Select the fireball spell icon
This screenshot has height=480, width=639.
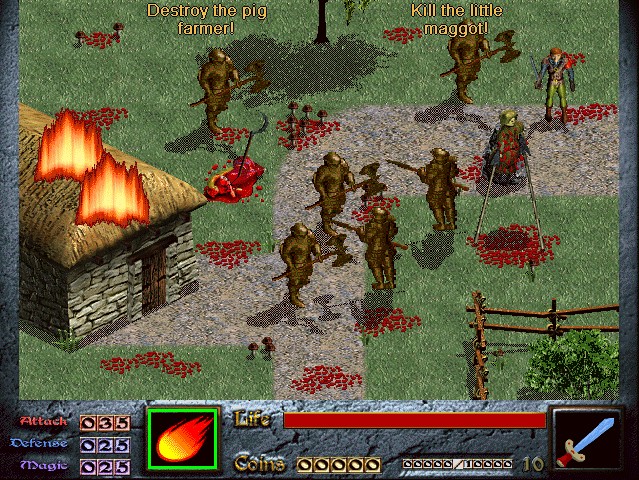point(182,438)
